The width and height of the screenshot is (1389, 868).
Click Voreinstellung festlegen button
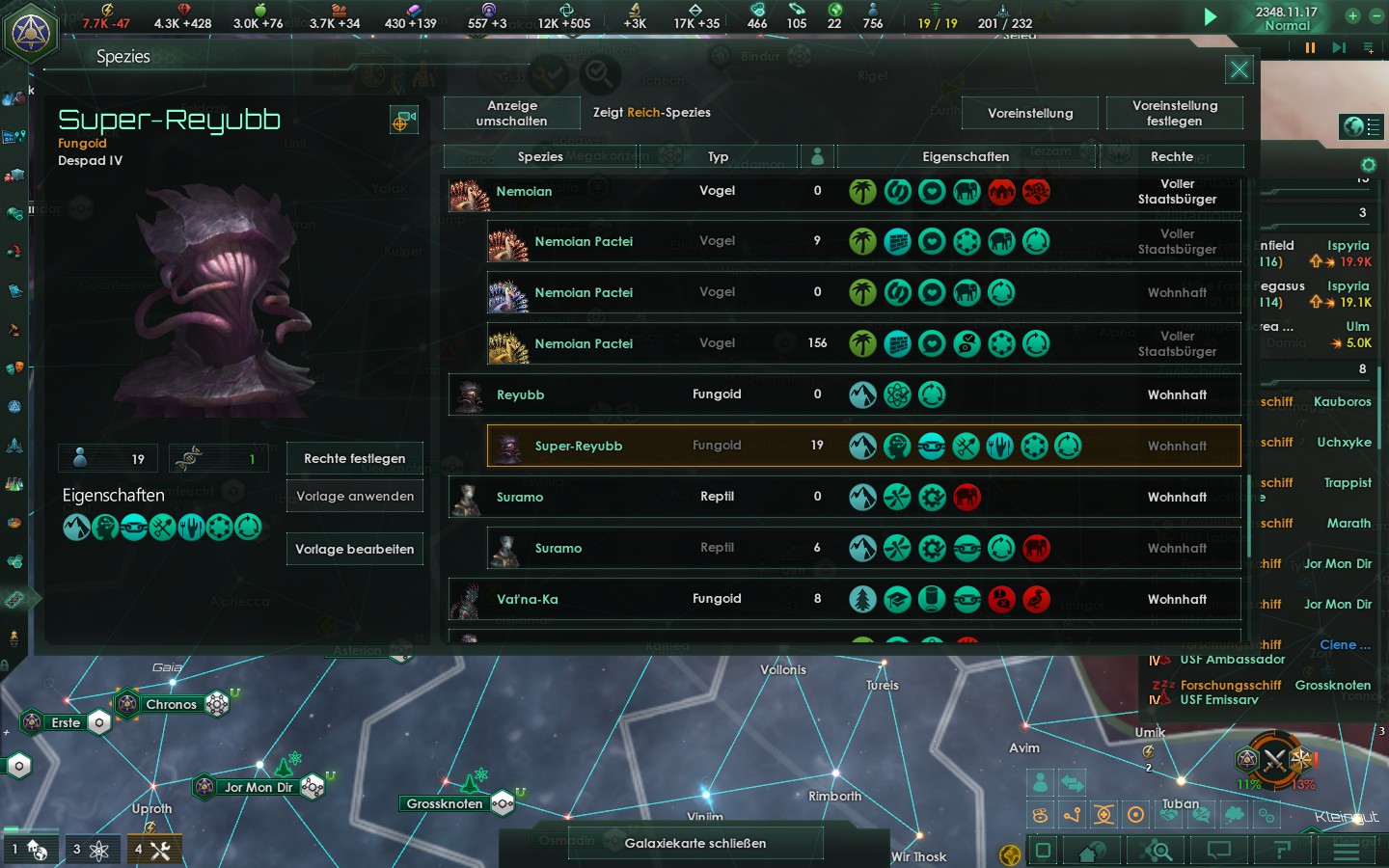click(x=1174, y=113)
